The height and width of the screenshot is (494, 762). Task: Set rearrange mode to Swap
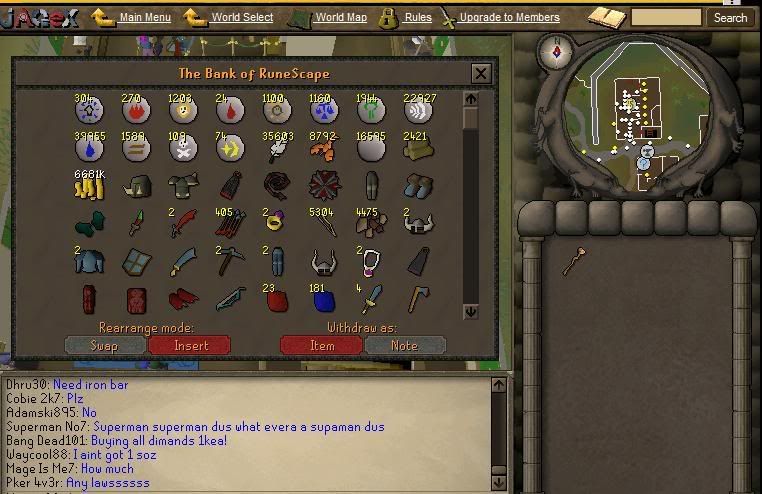point(104,345)
